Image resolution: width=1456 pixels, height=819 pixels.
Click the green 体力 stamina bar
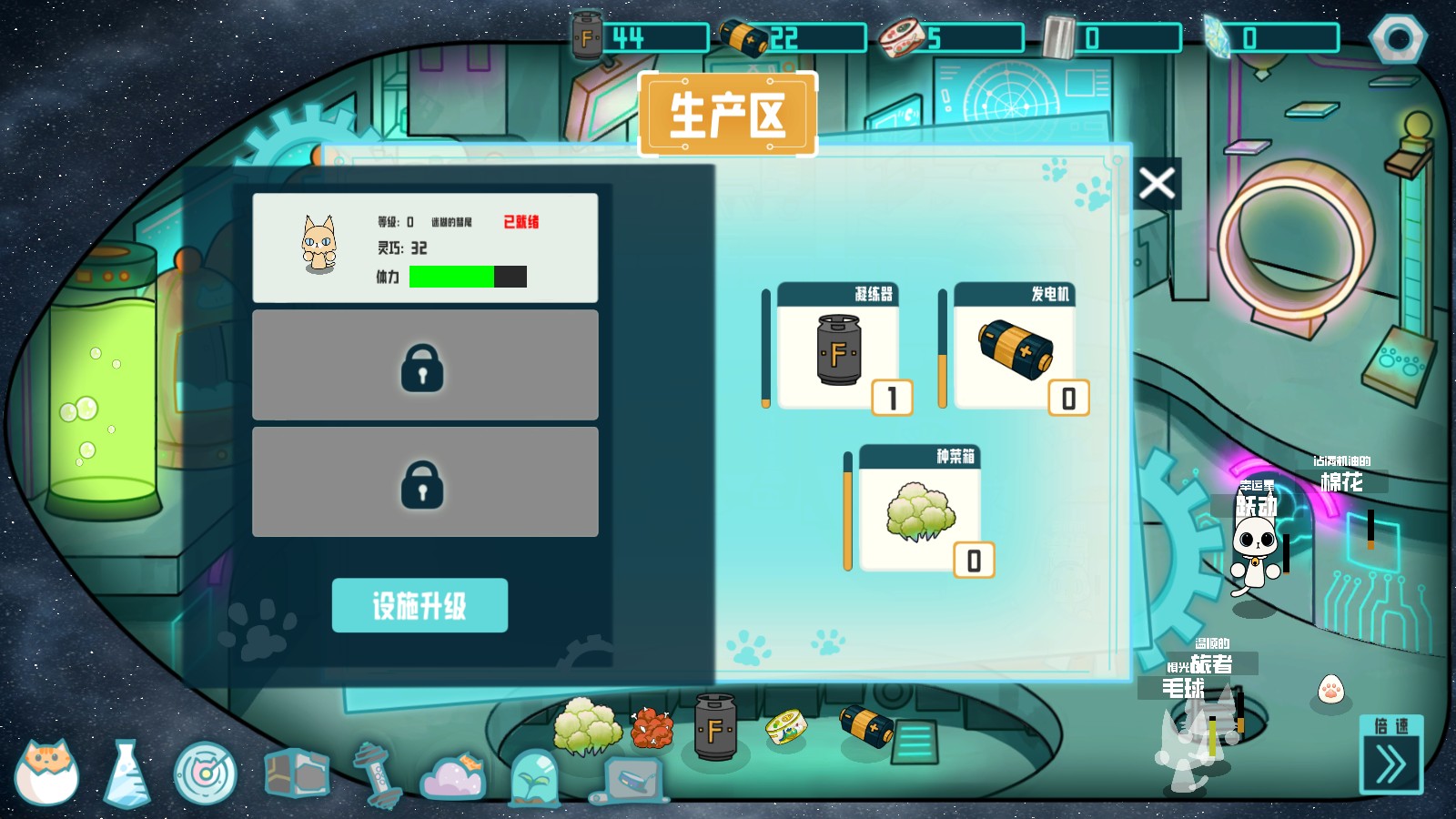coord(451,277)
